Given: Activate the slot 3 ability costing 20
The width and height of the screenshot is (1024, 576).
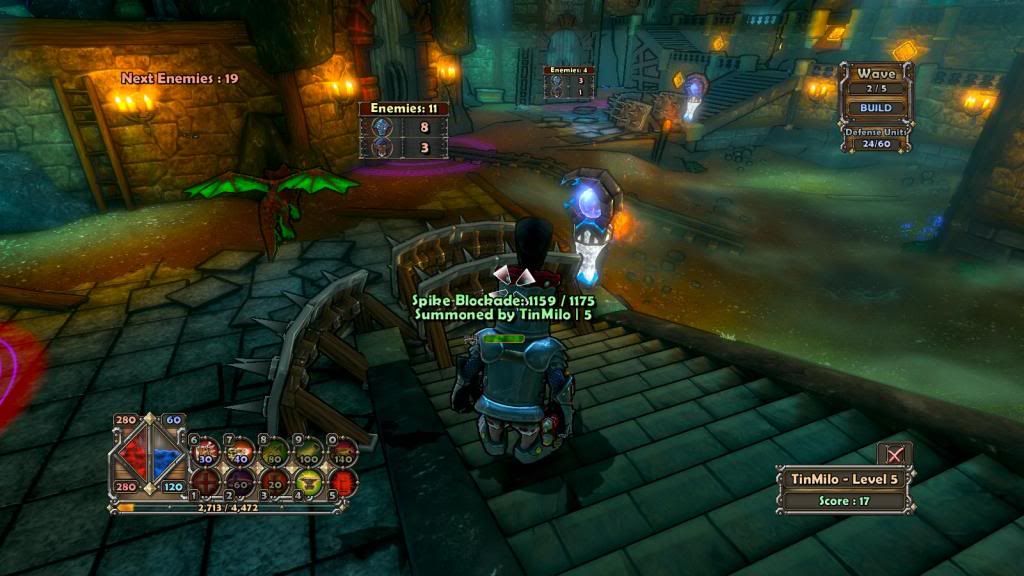Looking at the screenshot, I should [276, 482].
